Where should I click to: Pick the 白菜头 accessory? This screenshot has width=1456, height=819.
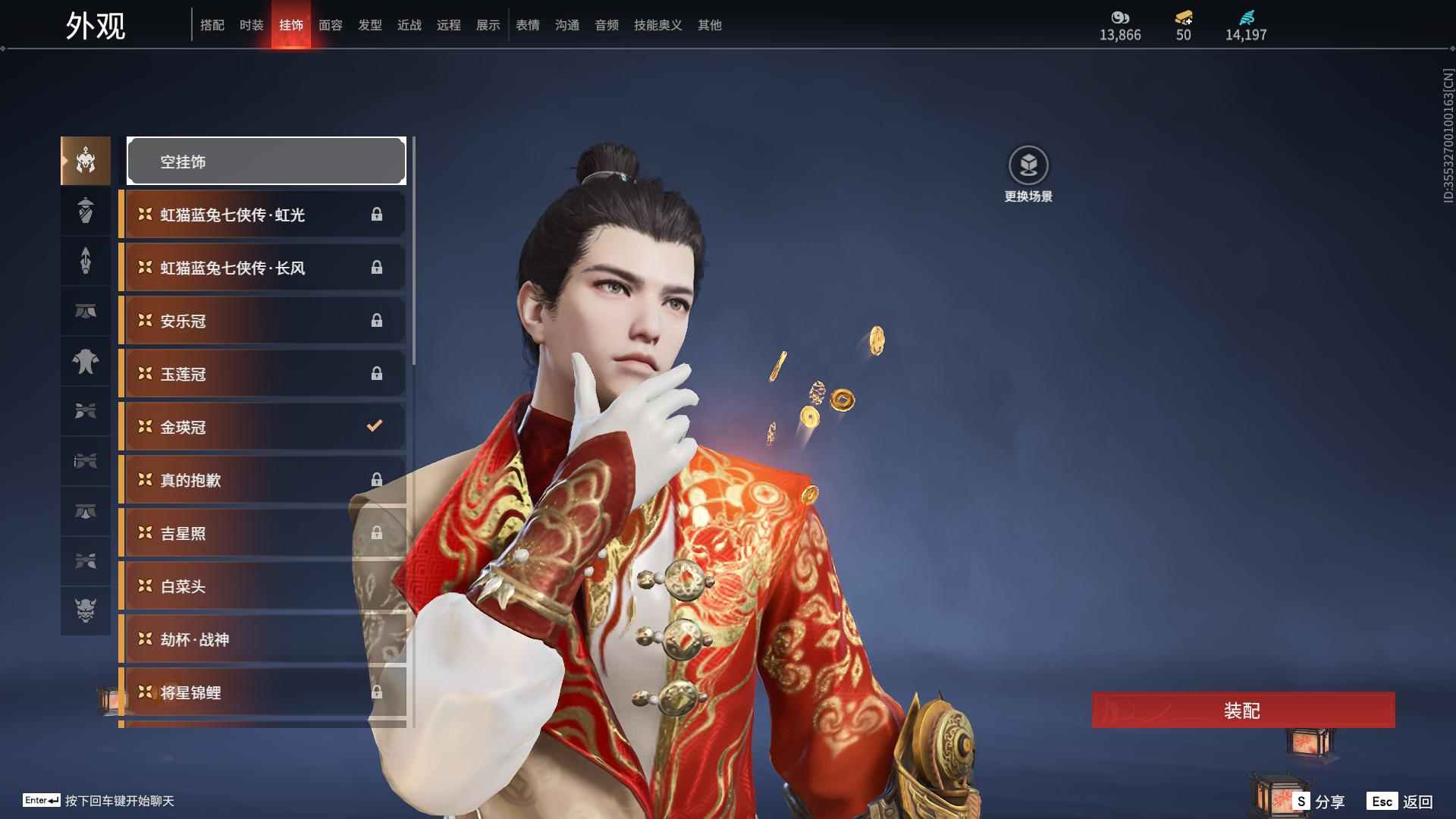point(262,586)
